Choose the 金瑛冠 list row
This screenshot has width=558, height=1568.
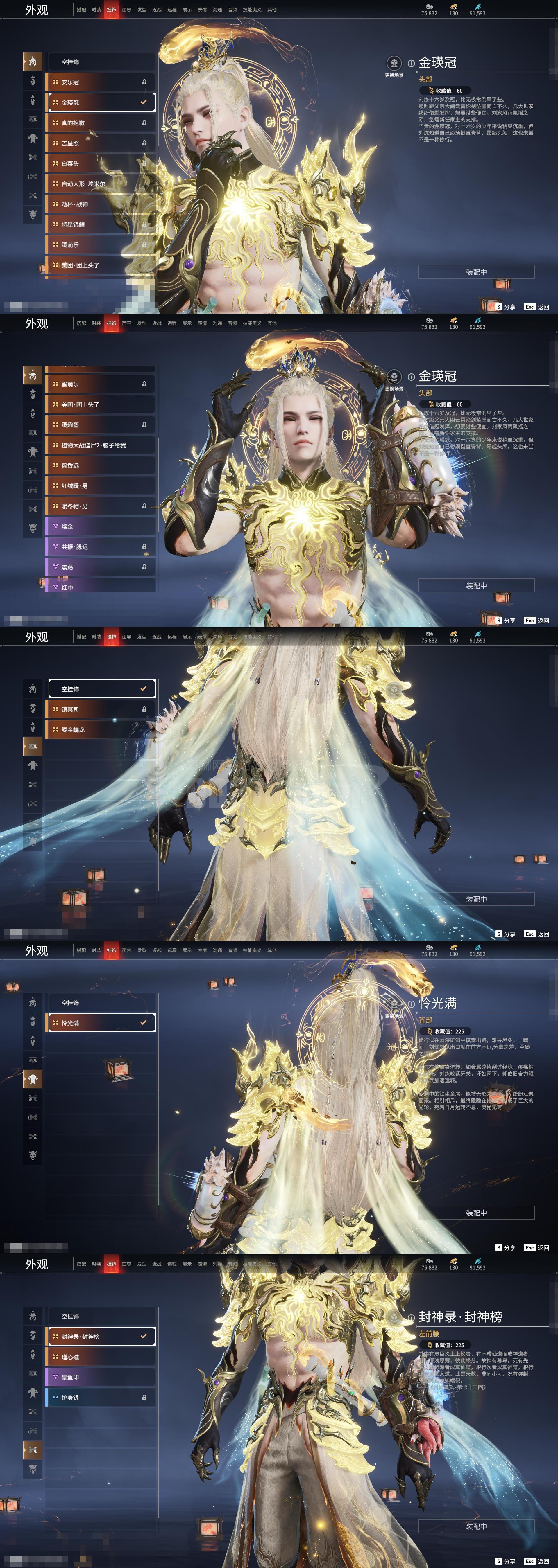click(101, 102)
